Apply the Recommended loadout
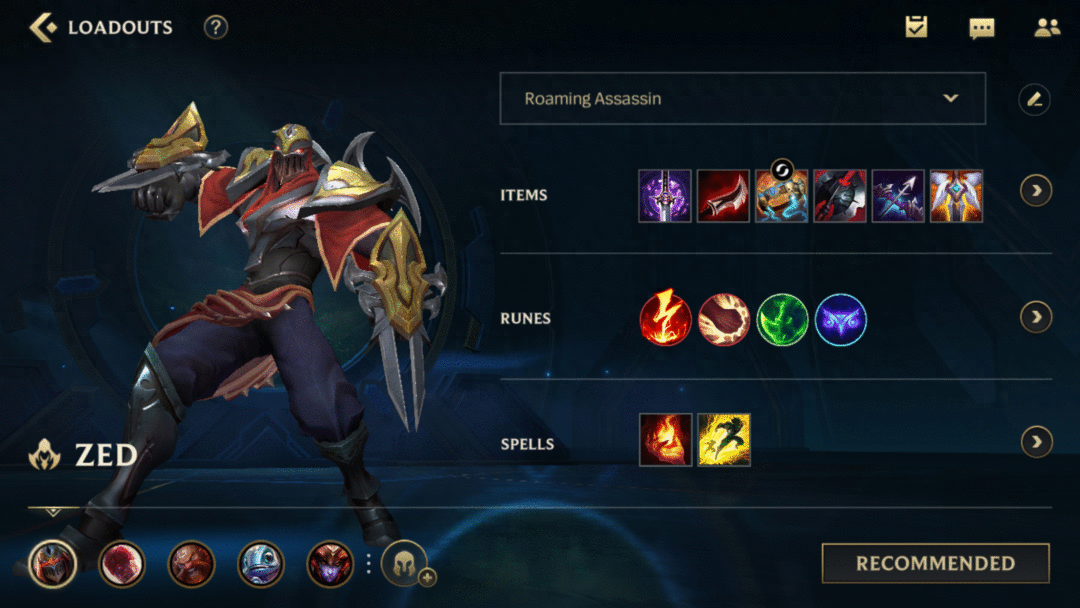Viewport: 1080px width, 608px height. pos(935,563)
